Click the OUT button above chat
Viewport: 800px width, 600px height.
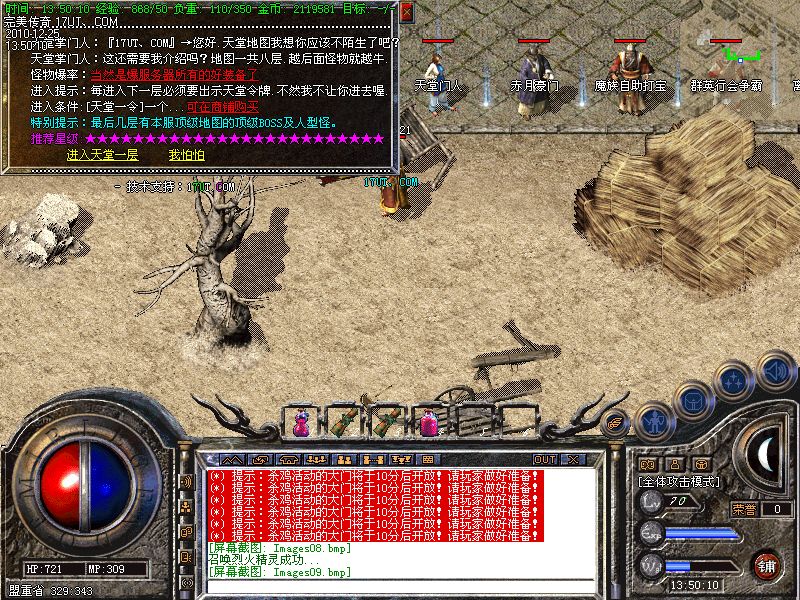coord(545,460)
